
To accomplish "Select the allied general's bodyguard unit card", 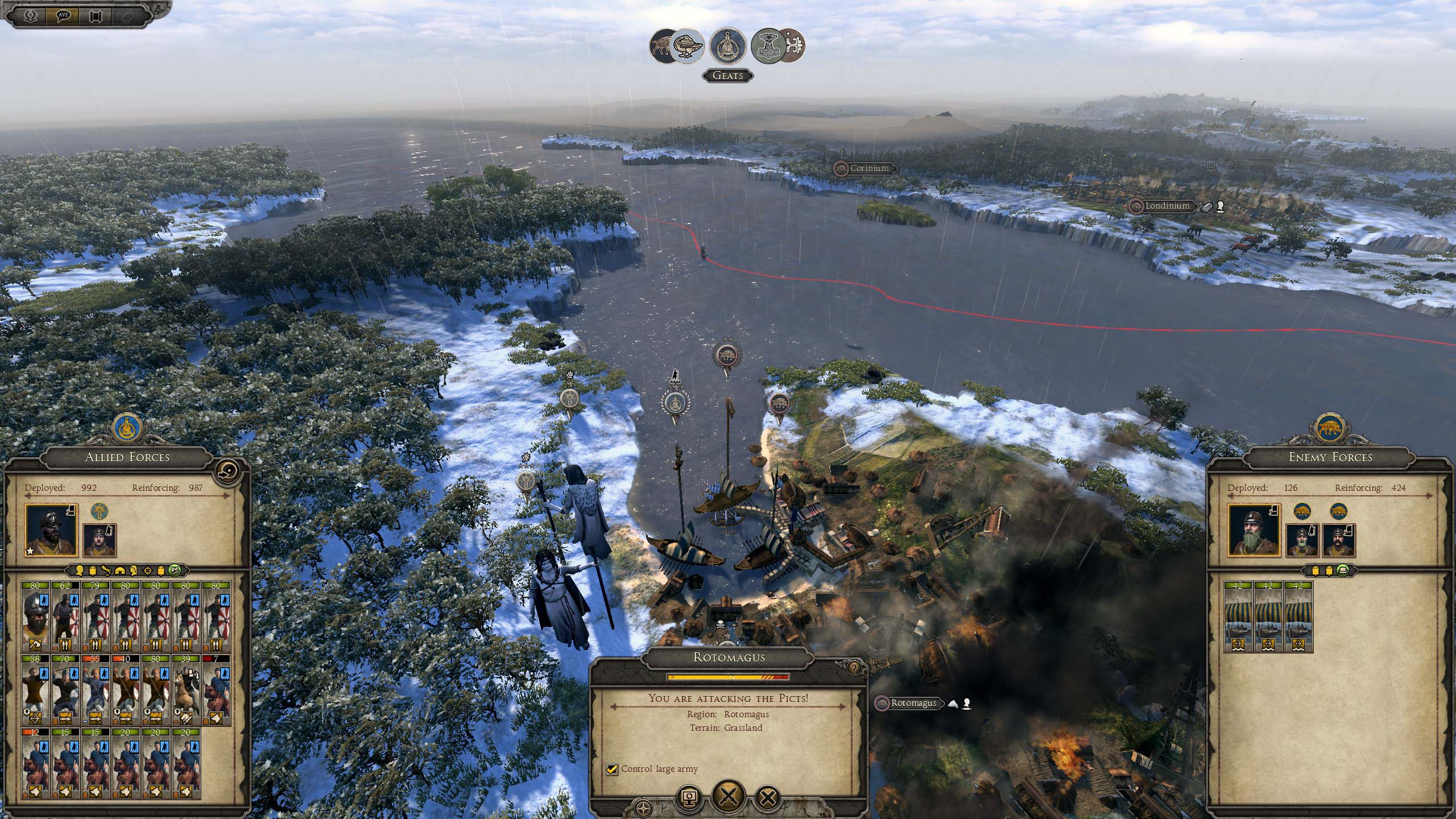I will [36, 617].
